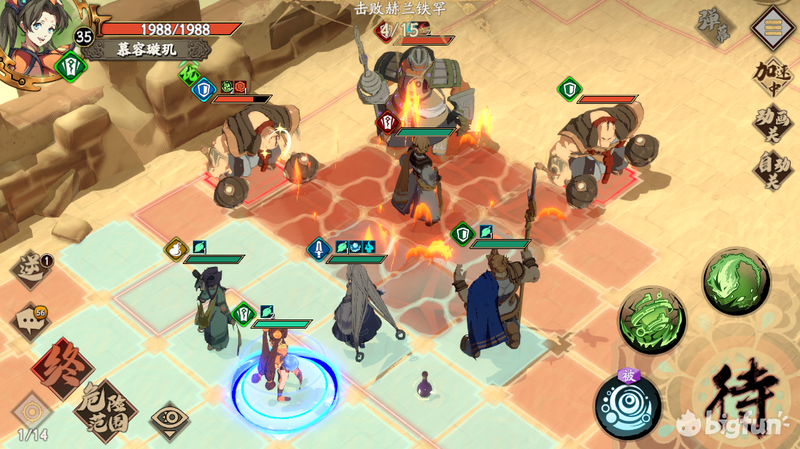Open the main menu diamond button
800x449 pixels.
771,26
